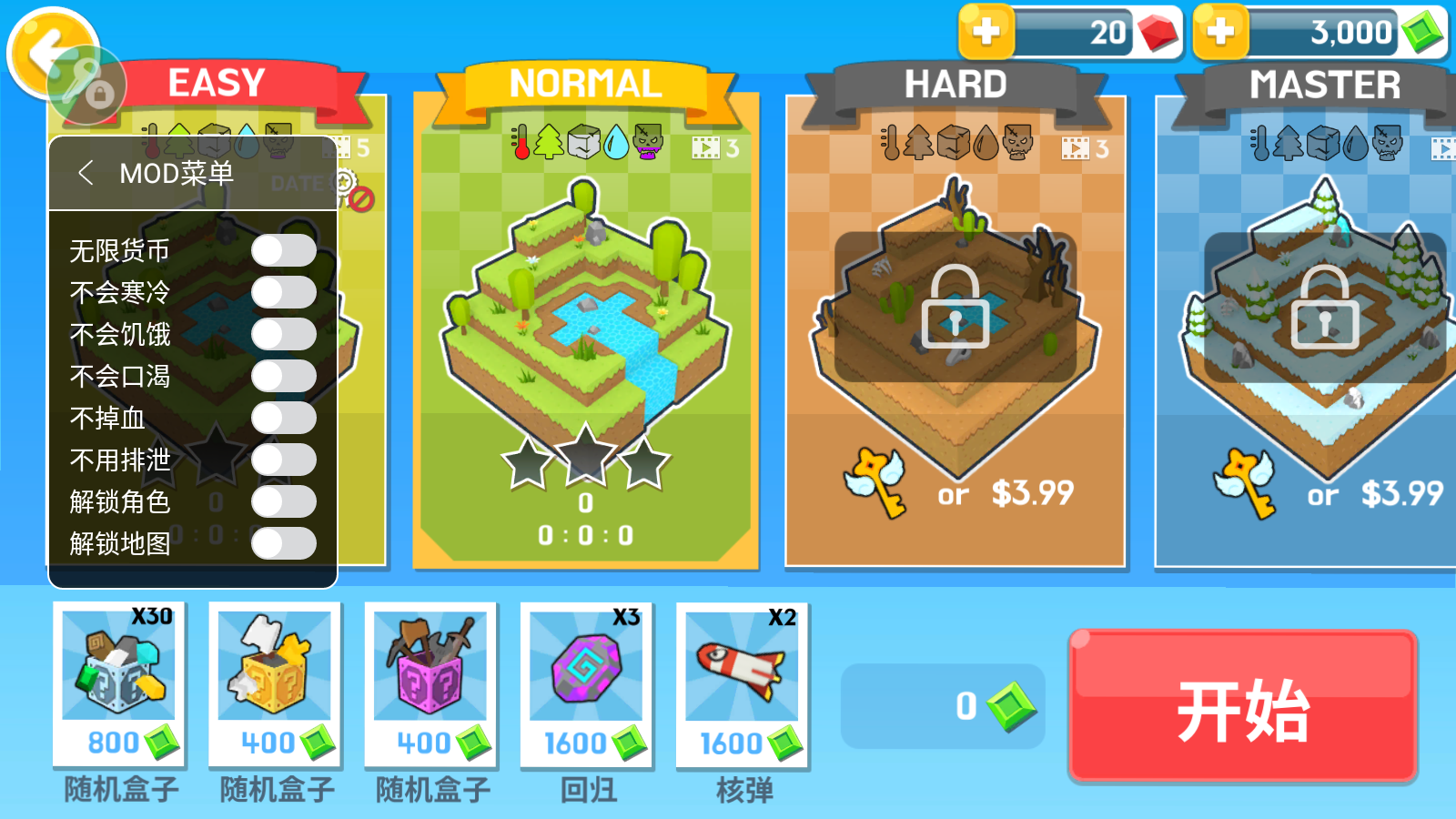Select the NORMAL difficulty banner
This screenshot has height=819, width=1456.
click(x=587, y=83)
